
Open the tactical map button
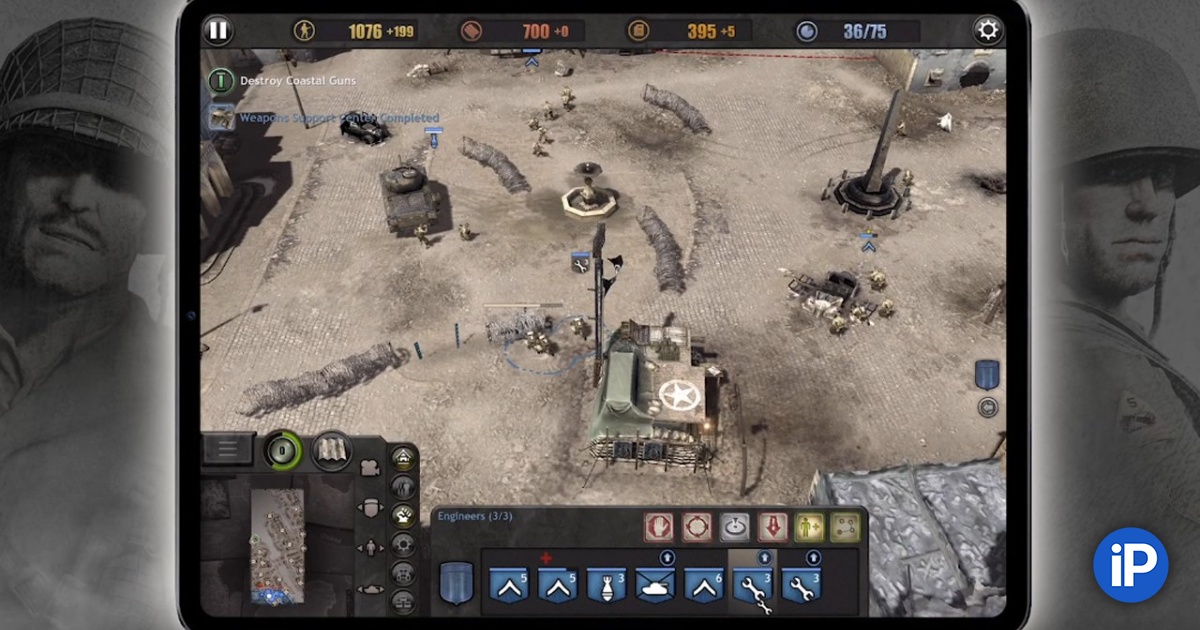pos(332,449)
